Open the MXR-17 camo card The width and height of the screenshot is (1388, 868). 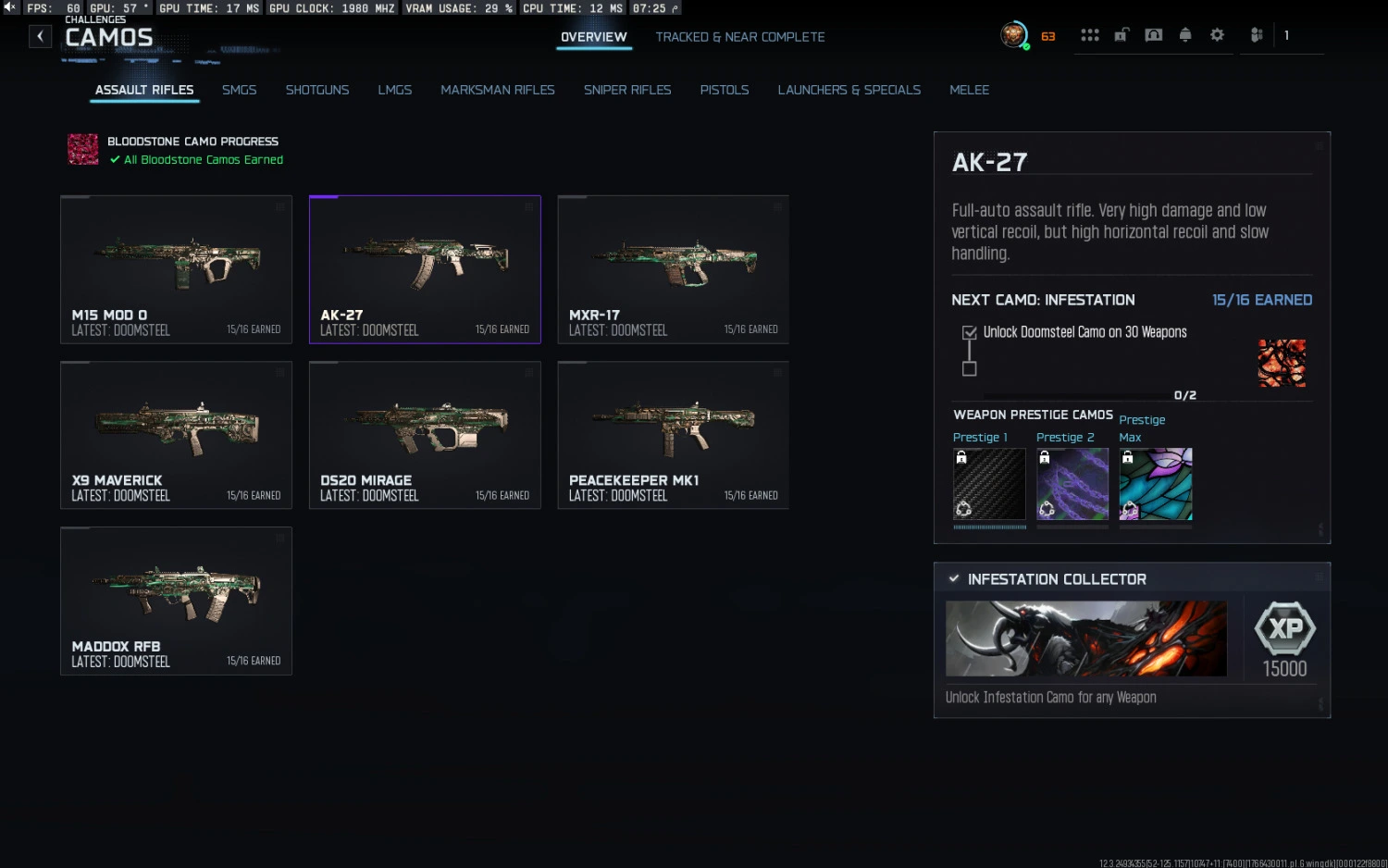[x=673, y=268]
